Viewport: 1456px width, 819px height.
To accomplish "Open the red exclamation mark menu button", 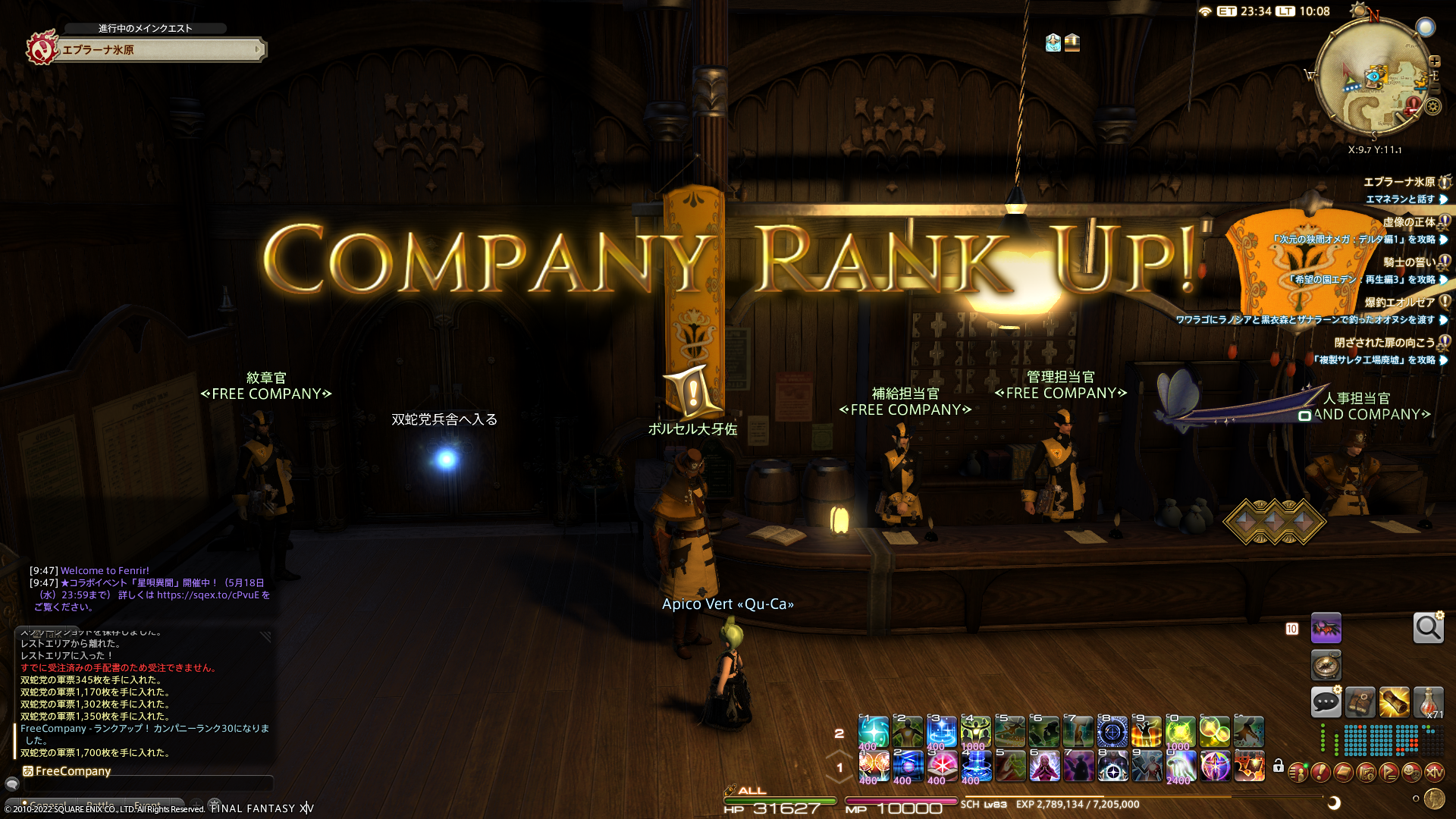I will 1320,772.
